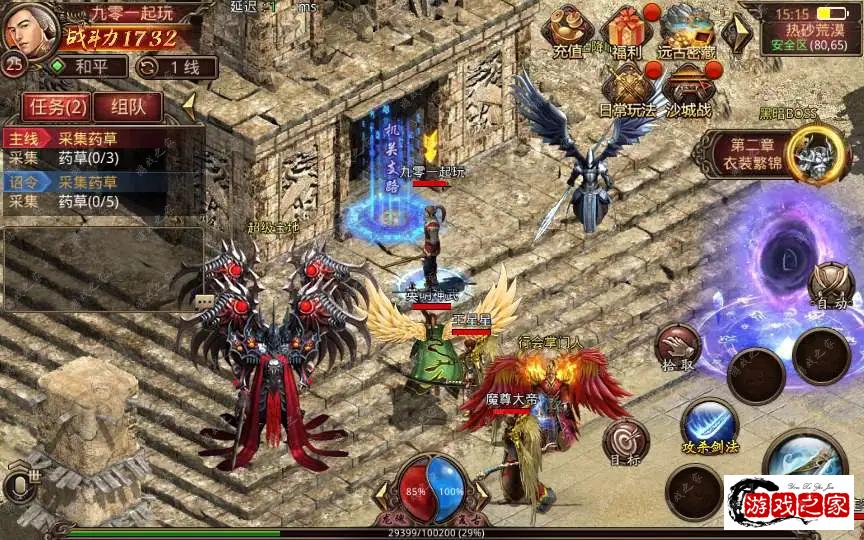Collapse the quest panel with the arrow

[x=187, y=104]
